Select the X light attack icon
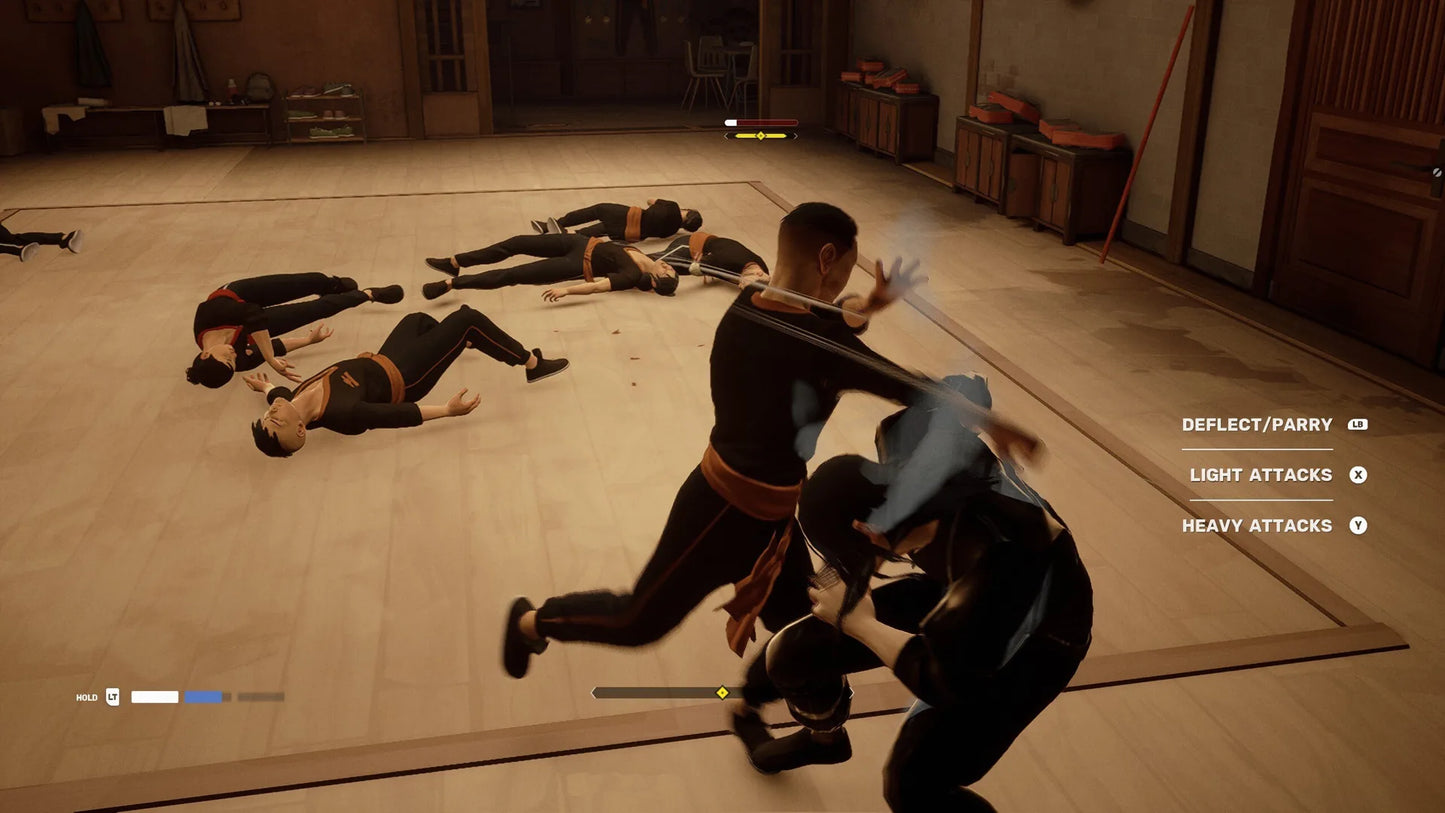Viewport: 1445px width, 813px height. (1358, 474)
